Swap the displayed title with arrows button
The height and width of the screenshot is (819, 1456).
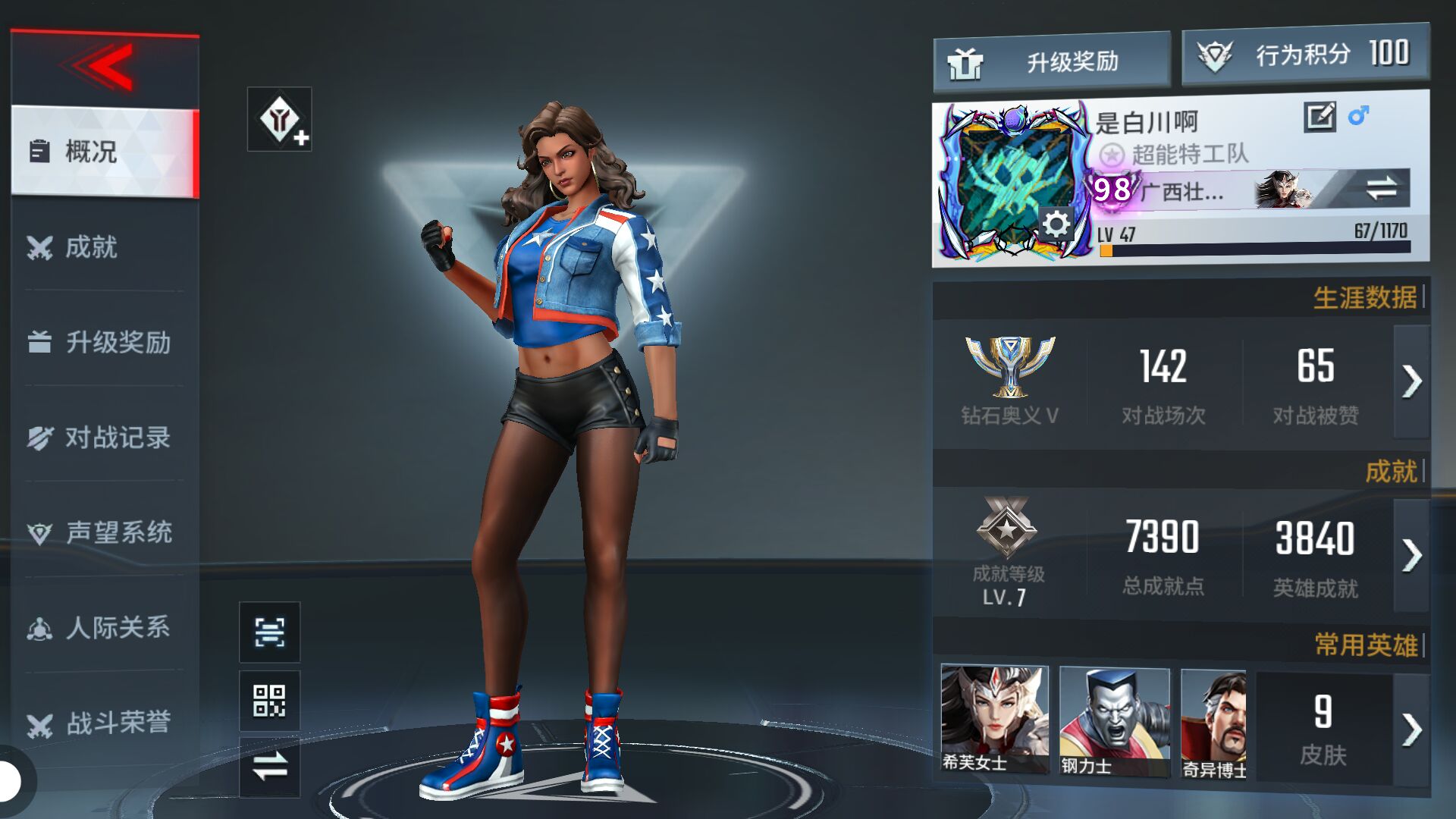(x=1381, y=188)
